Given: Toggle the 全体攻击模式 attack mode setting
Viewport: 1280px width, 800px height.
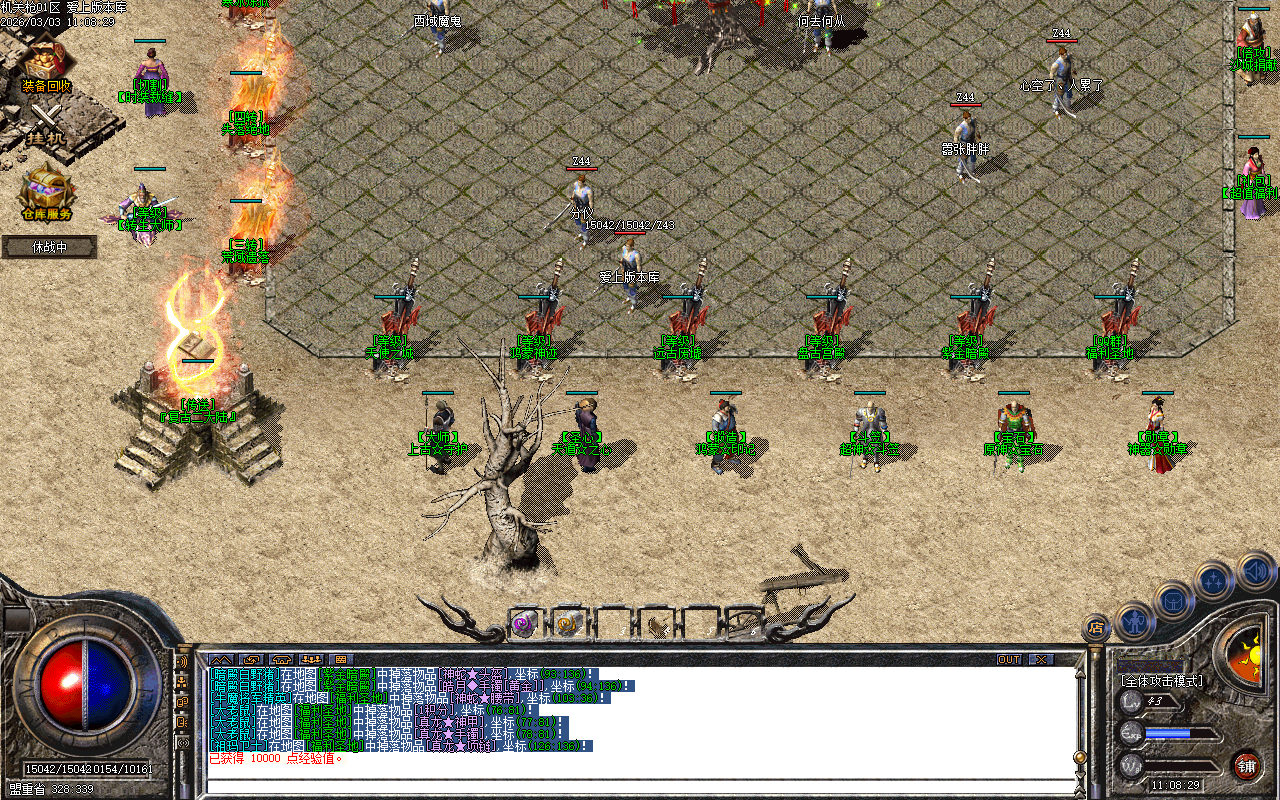Looking at the screenshot, I should click(x=1163, y=680).
